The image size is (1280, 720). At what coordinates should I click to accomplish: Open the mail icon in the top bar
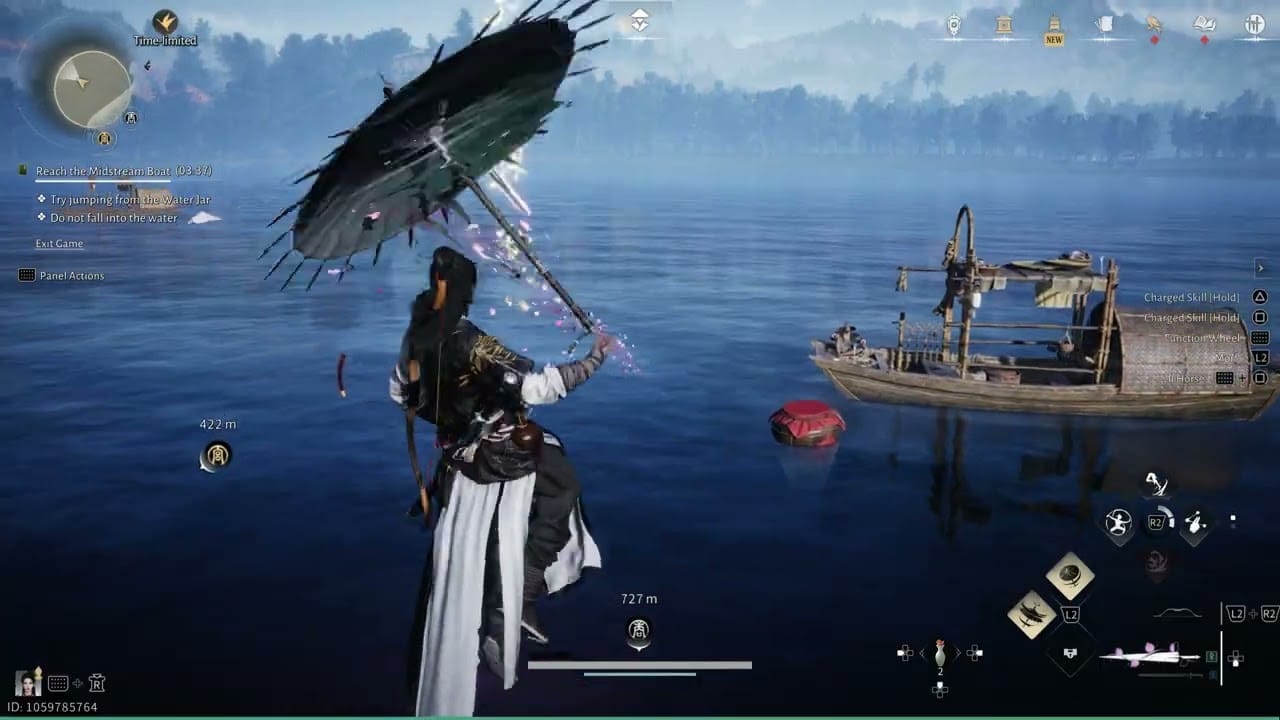pos(1104,25)
